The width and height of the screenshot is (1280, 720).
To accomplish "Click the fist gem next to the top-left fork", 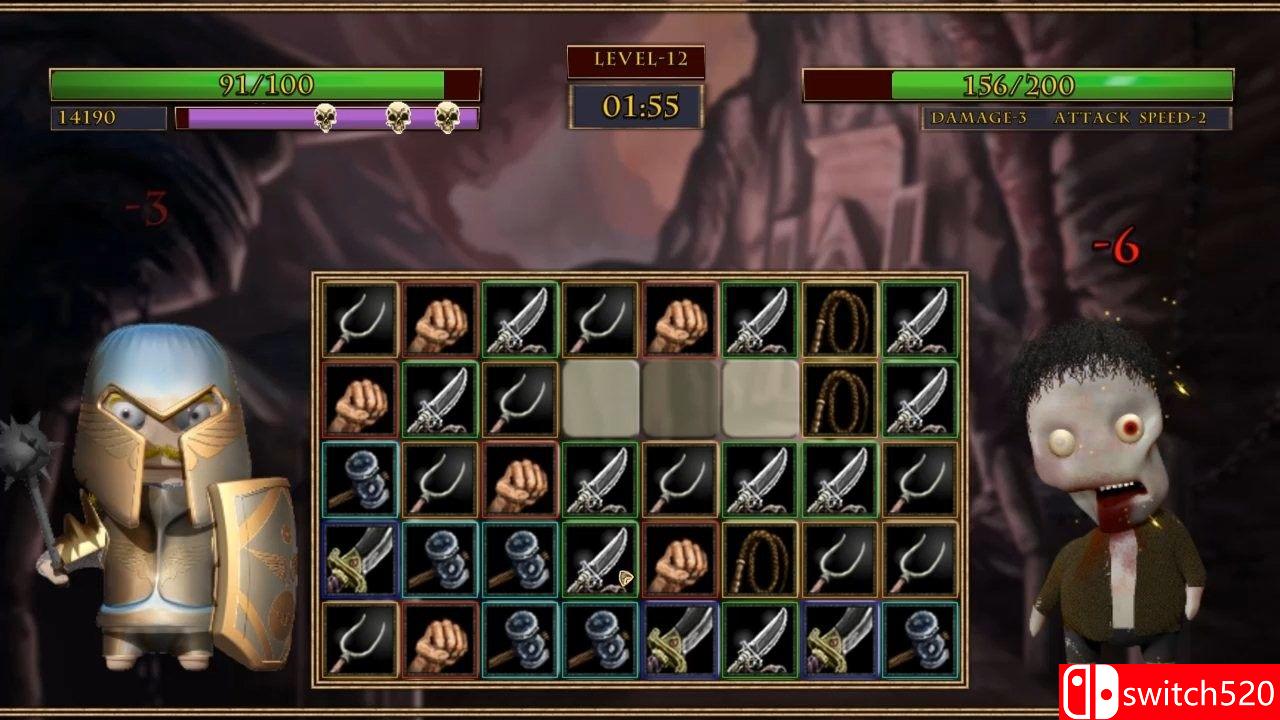I will click(438, 320).
